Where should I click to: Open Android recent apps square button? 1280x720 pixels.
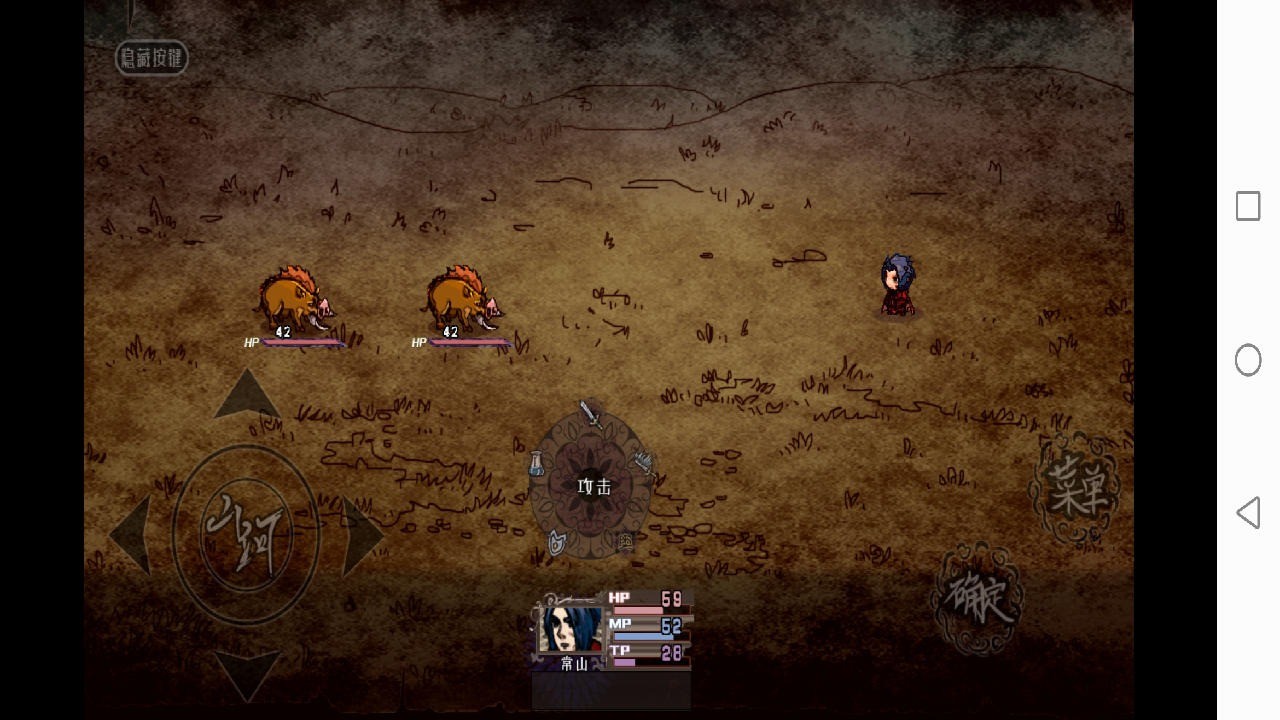click(1247, 206)
